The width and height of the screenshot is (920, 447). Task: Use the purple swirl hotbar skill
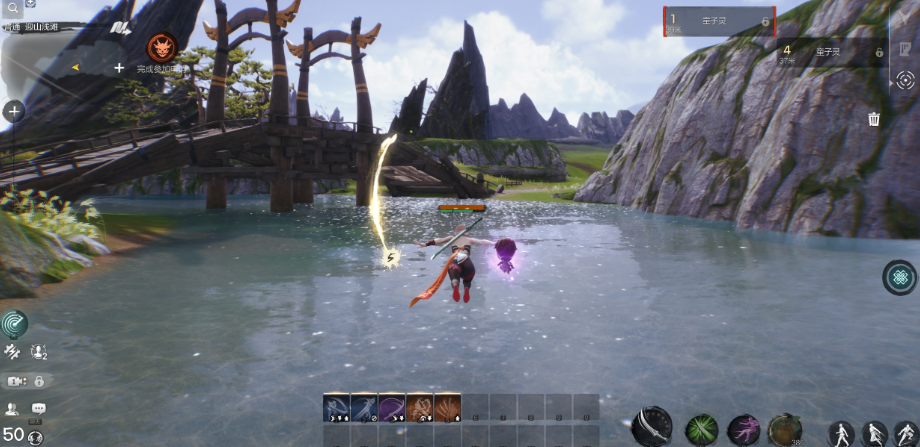[391, 407]
